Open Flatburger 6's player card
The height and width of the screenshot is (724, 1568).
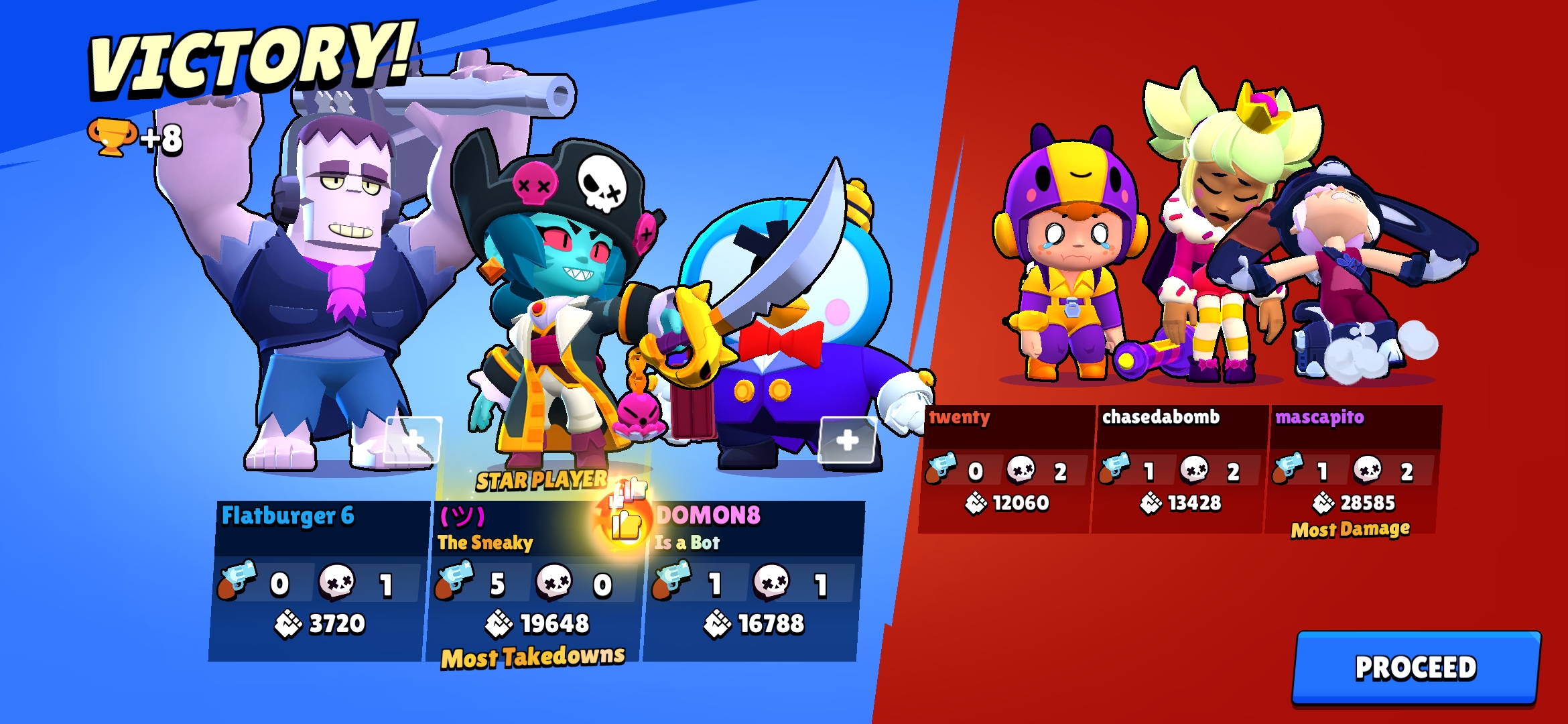(318, 581)
